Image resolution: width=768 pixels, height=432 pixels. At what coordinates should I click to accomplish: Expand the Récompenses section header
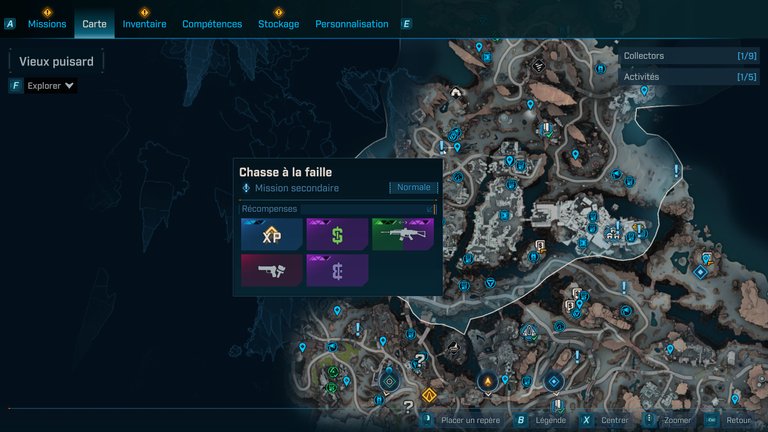coord(338,209)
